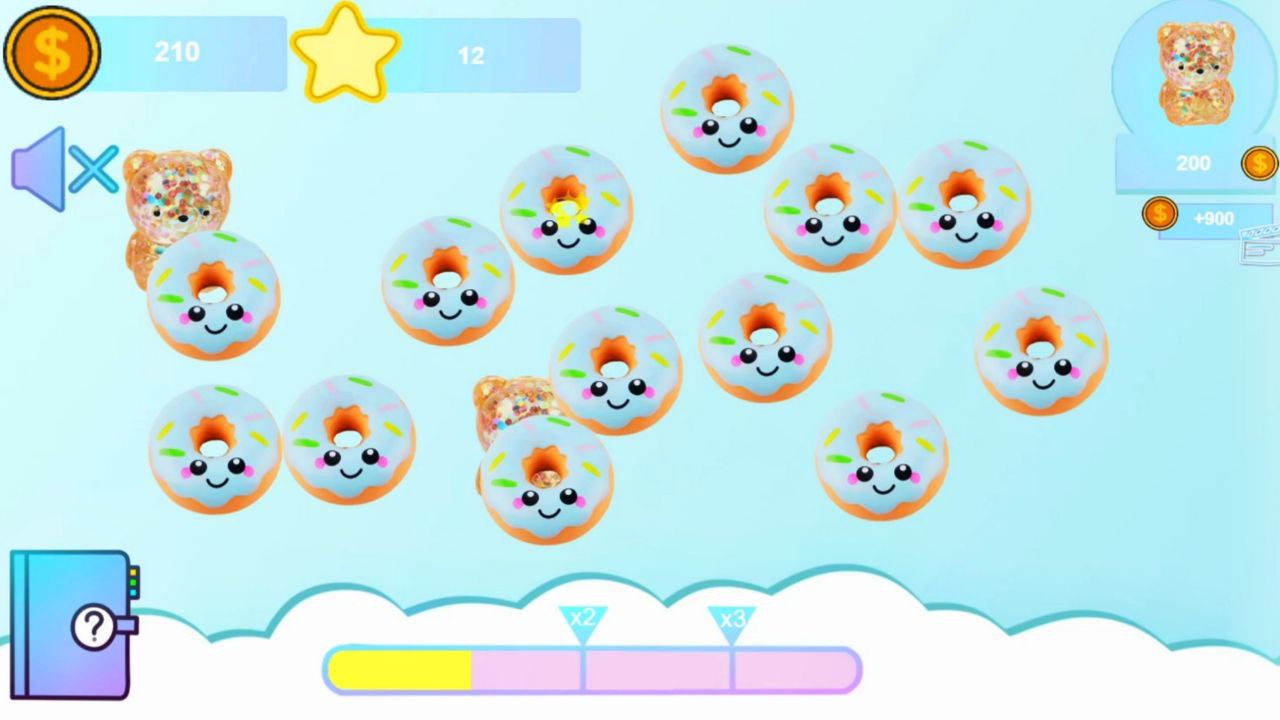Tap the coin icon beside the 200 price

(x=1262, y=162)
